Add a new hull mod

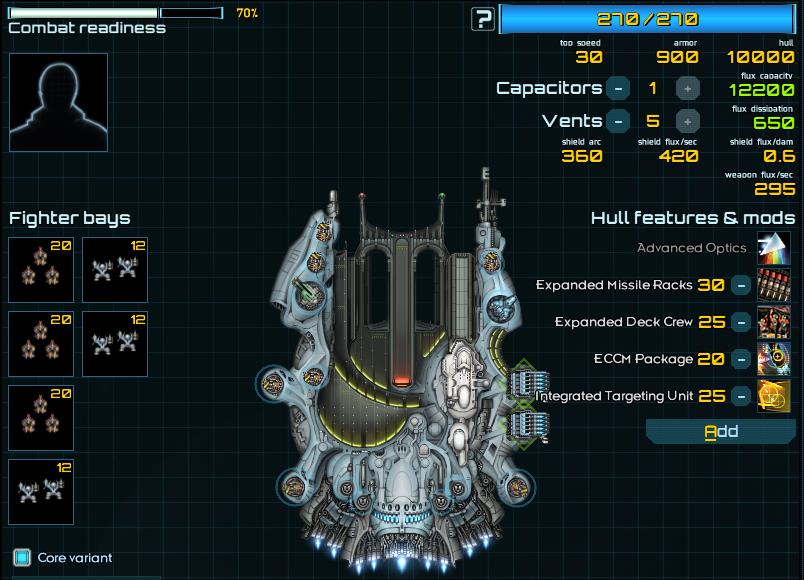[x=721, y=432]
